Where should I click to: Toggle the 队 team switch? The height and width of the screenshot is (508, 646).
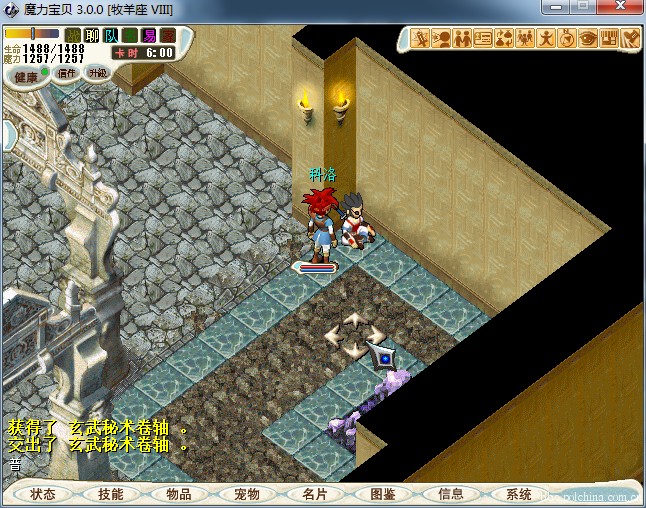111,36
